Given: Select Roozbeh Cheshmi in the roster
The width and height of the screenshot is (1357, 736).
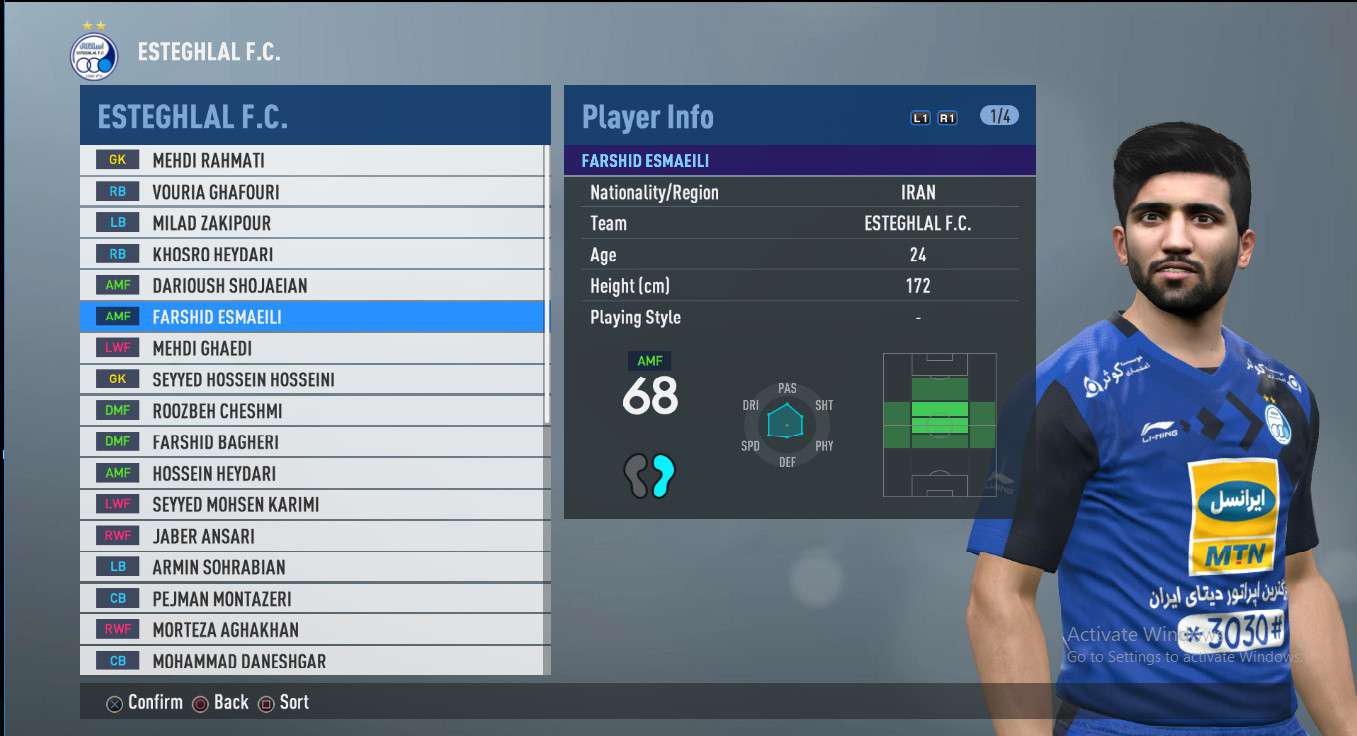Looking at the screenshot, I should 312,411.
